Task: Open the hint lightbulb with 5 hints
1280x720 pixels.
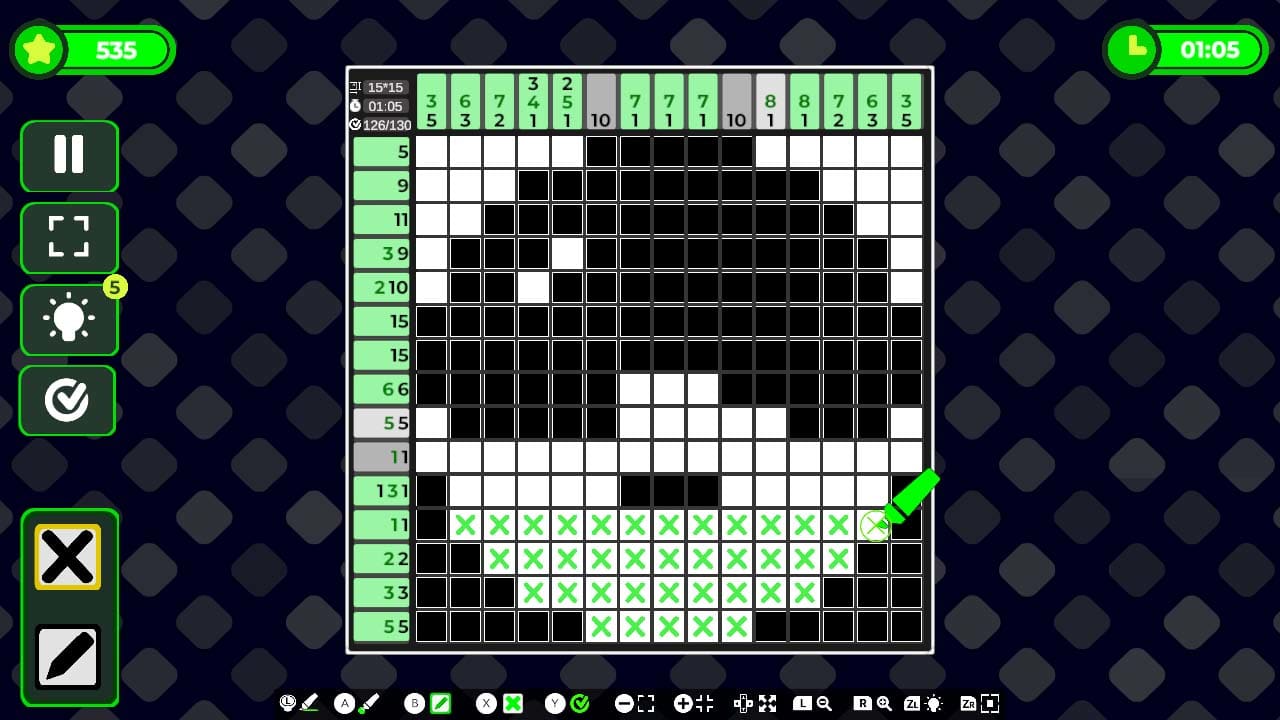Action: point(67,320)
